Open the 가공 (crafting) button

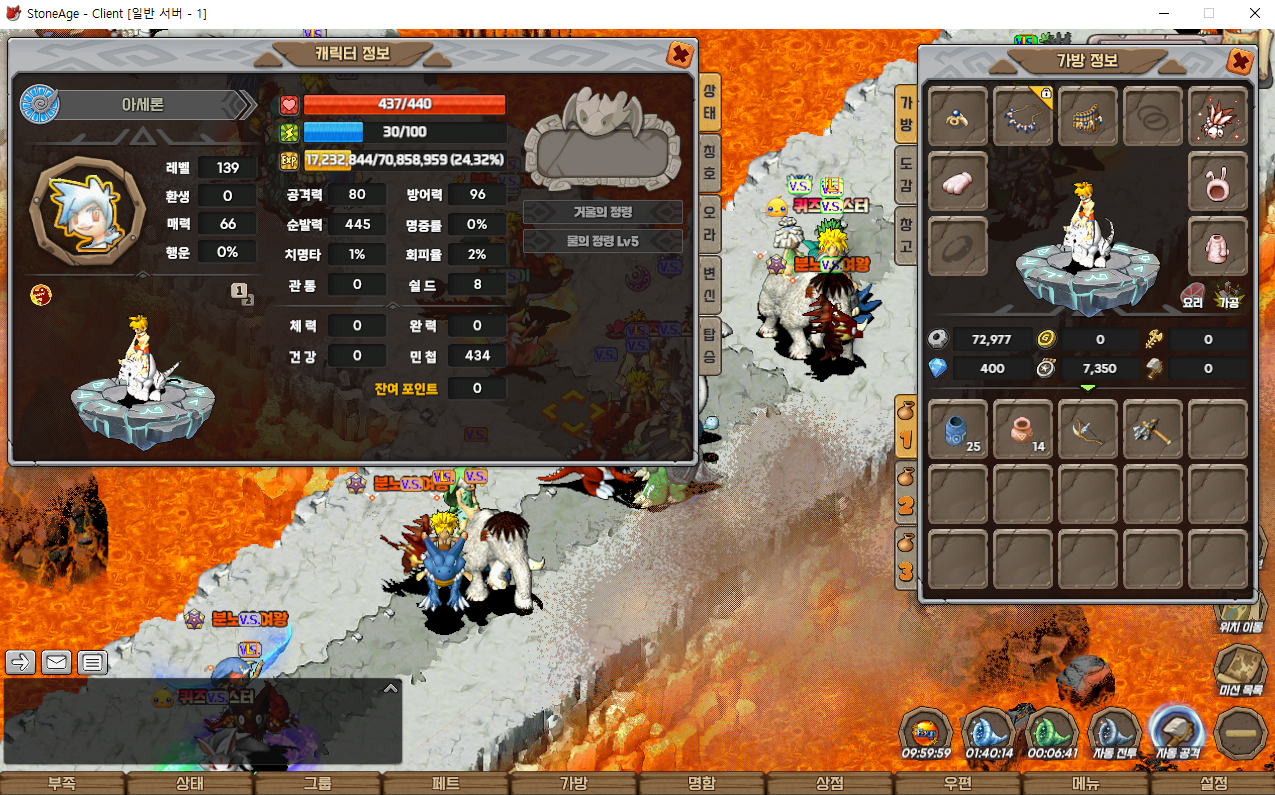(1227, 295)
